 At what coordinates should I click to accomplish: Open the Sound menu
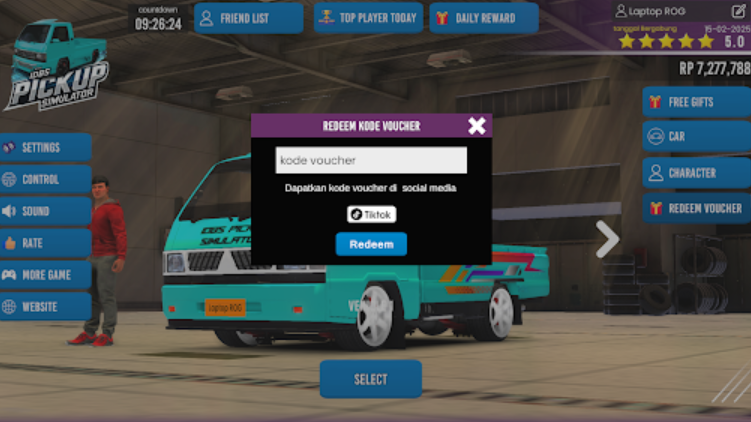45,211
